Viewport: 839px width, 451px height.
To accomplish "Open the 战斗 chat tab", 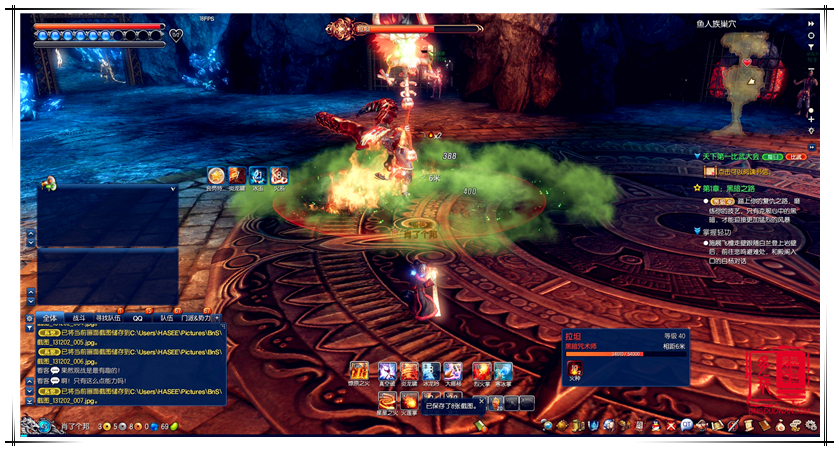I will point(78,318).
